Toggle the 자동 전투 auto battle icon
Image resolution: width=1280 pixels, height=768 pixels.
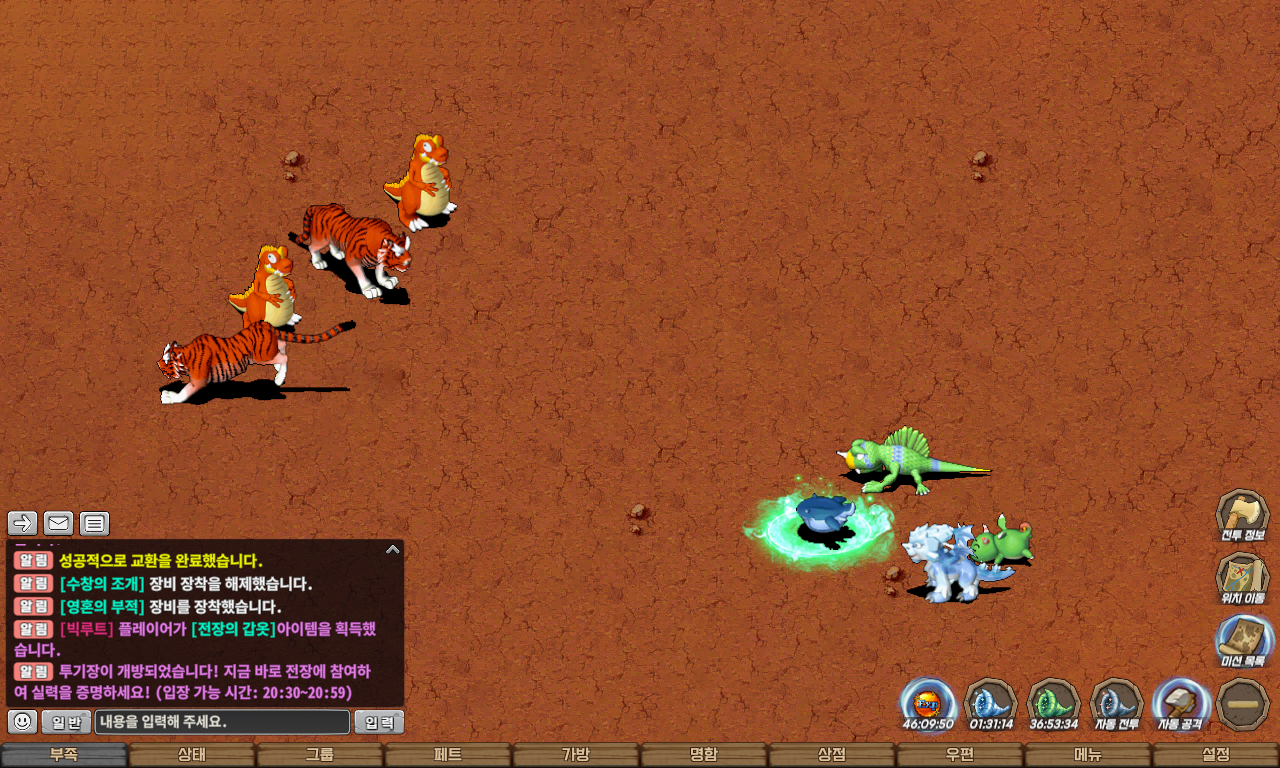1116,703
